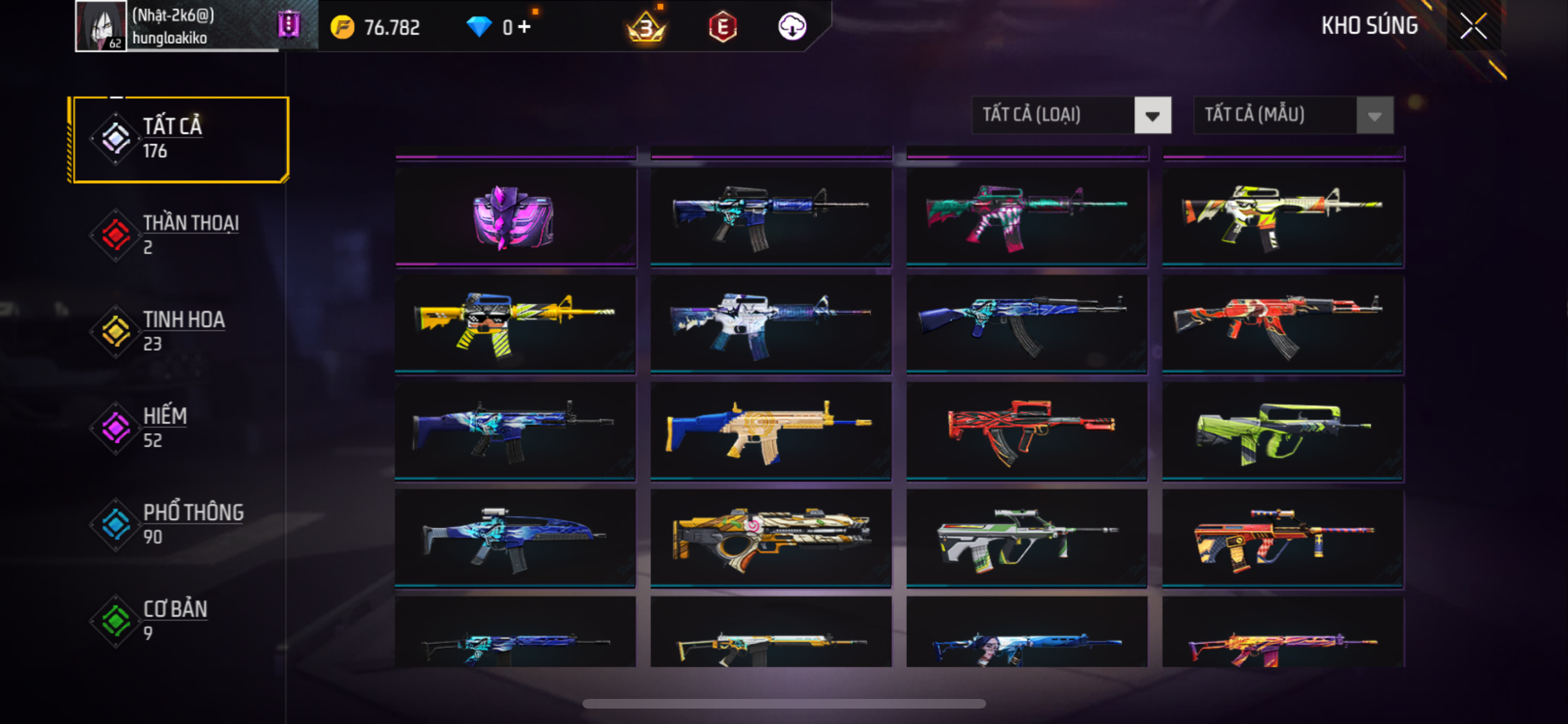Select the lime green FAMAS skin

(1282, 431)
